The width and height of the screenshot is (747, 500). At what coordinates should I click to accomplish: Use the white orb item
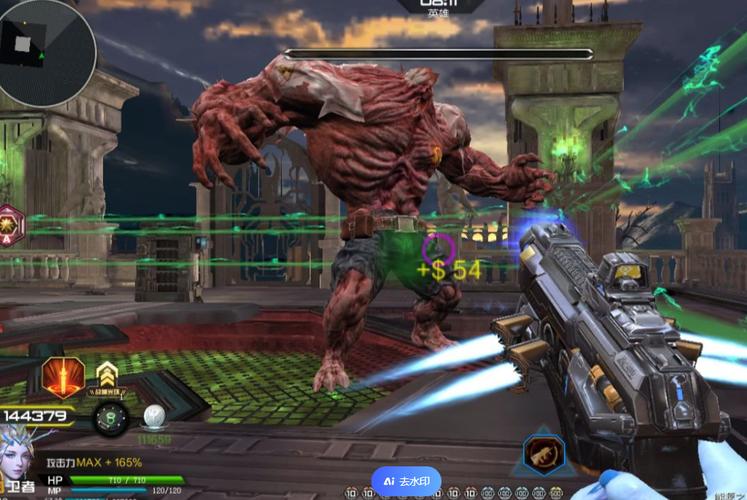[154, 417]
